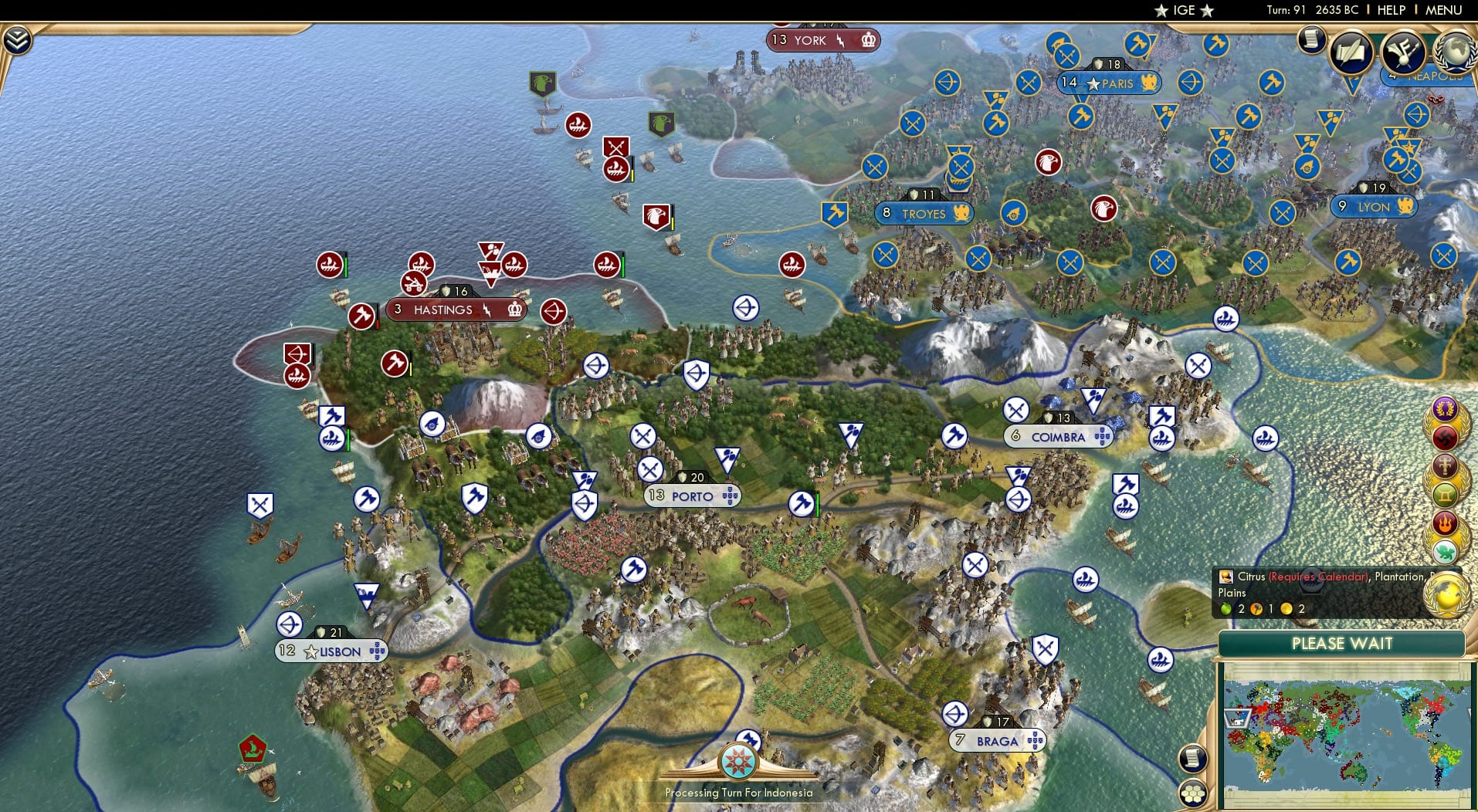This screenshot has height=812, width=1478.
Task: Click the green turtle notification icon
Action: click(1444, 550)
